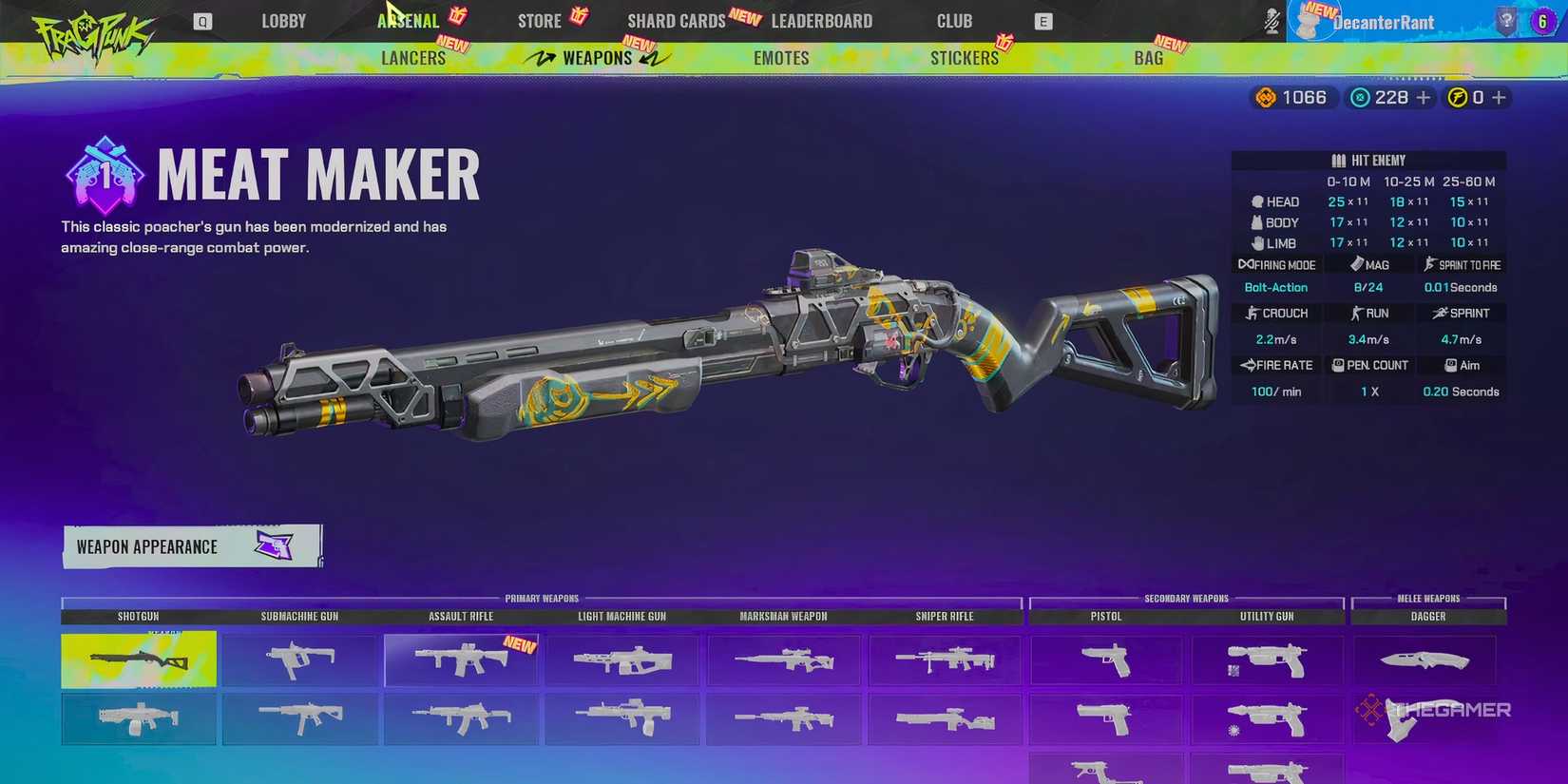Toggle the muted microphone icon
The width and height of the screenshot is (1568, 784).
pos(1272,20)
